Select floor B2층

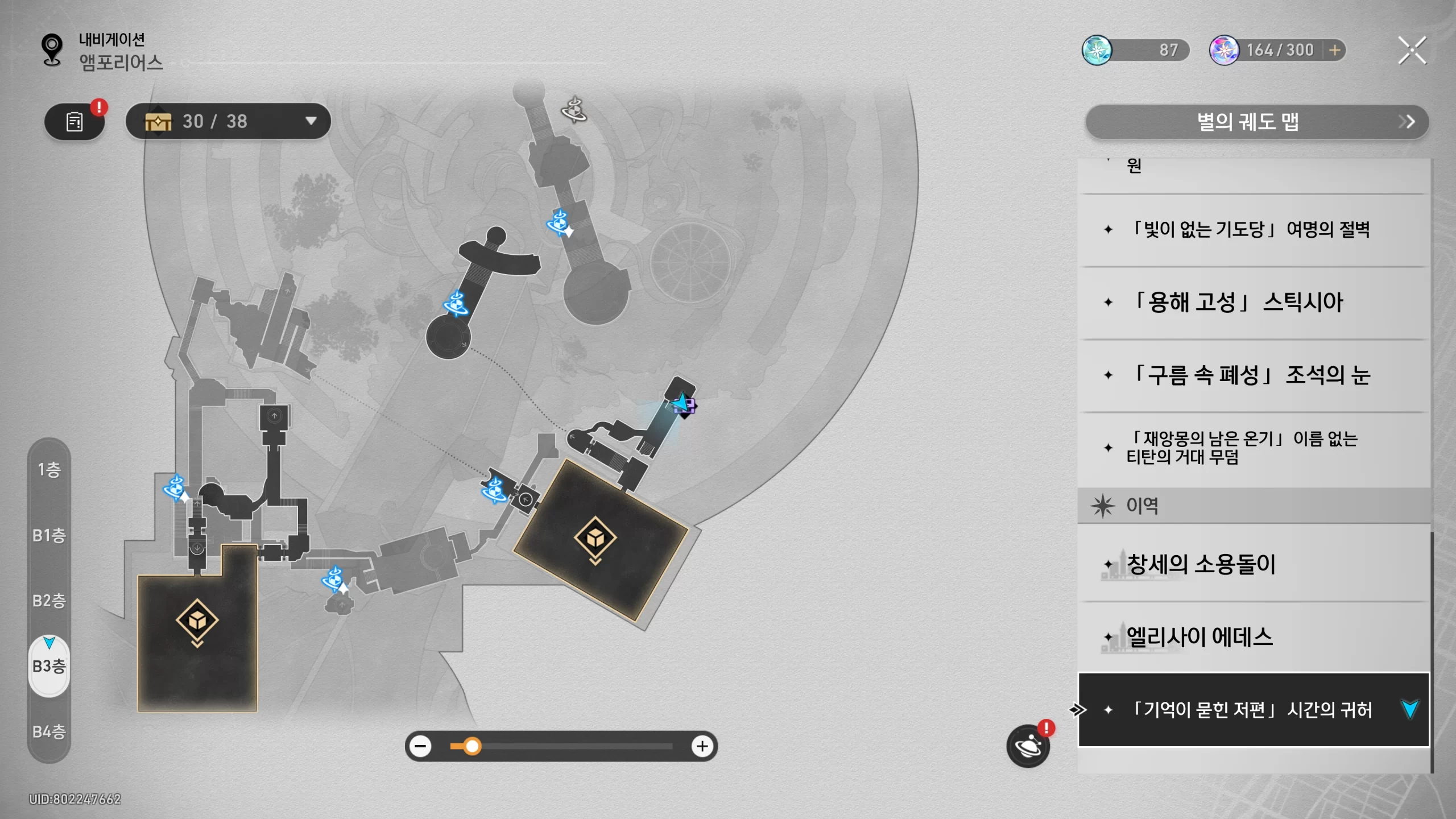(49, 601)
